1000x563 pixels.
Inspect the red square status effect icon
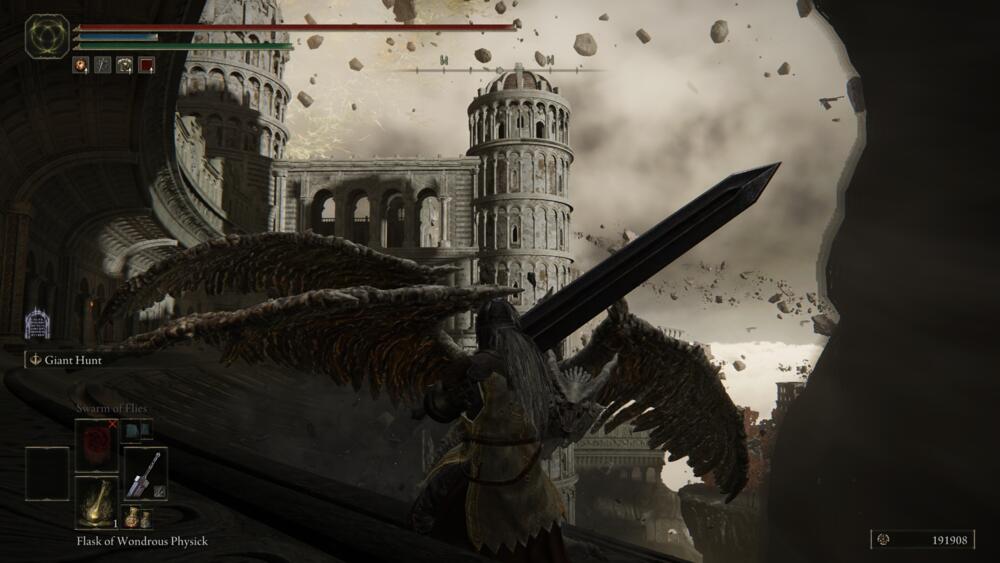[146, 65]
